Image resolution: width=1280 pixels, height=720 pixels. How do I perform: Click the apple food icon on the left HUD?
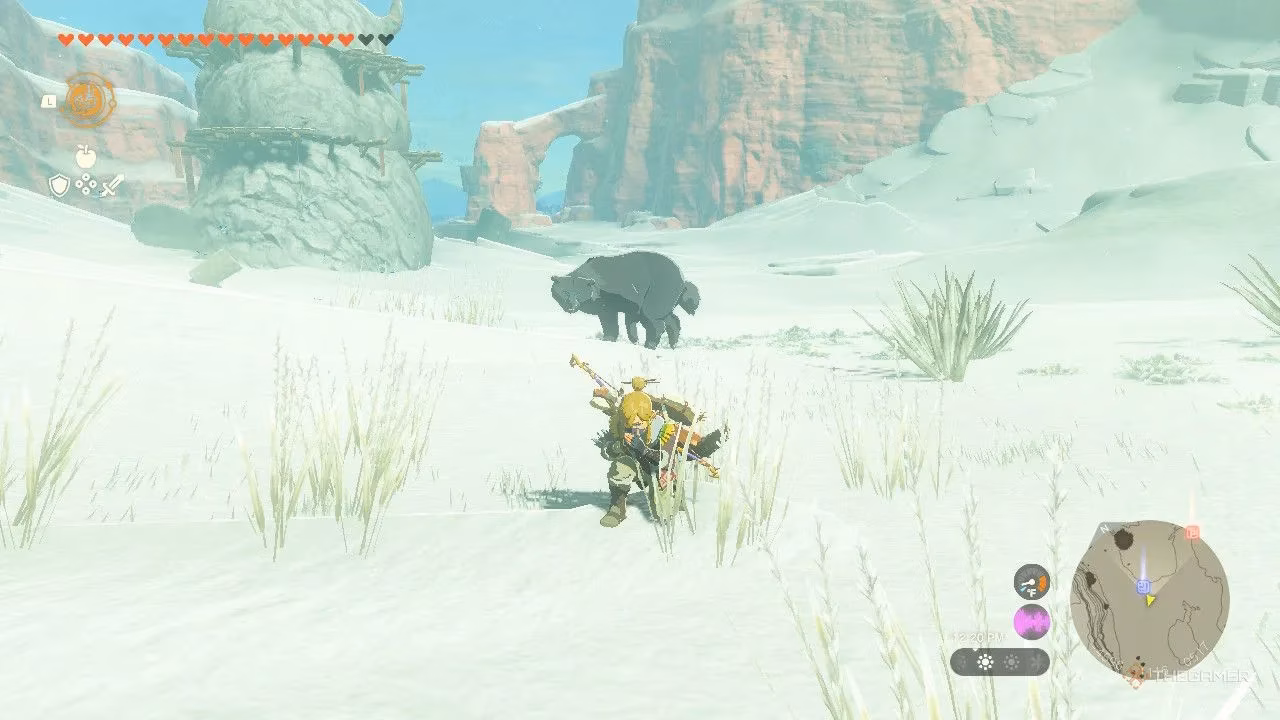(86, 156)
